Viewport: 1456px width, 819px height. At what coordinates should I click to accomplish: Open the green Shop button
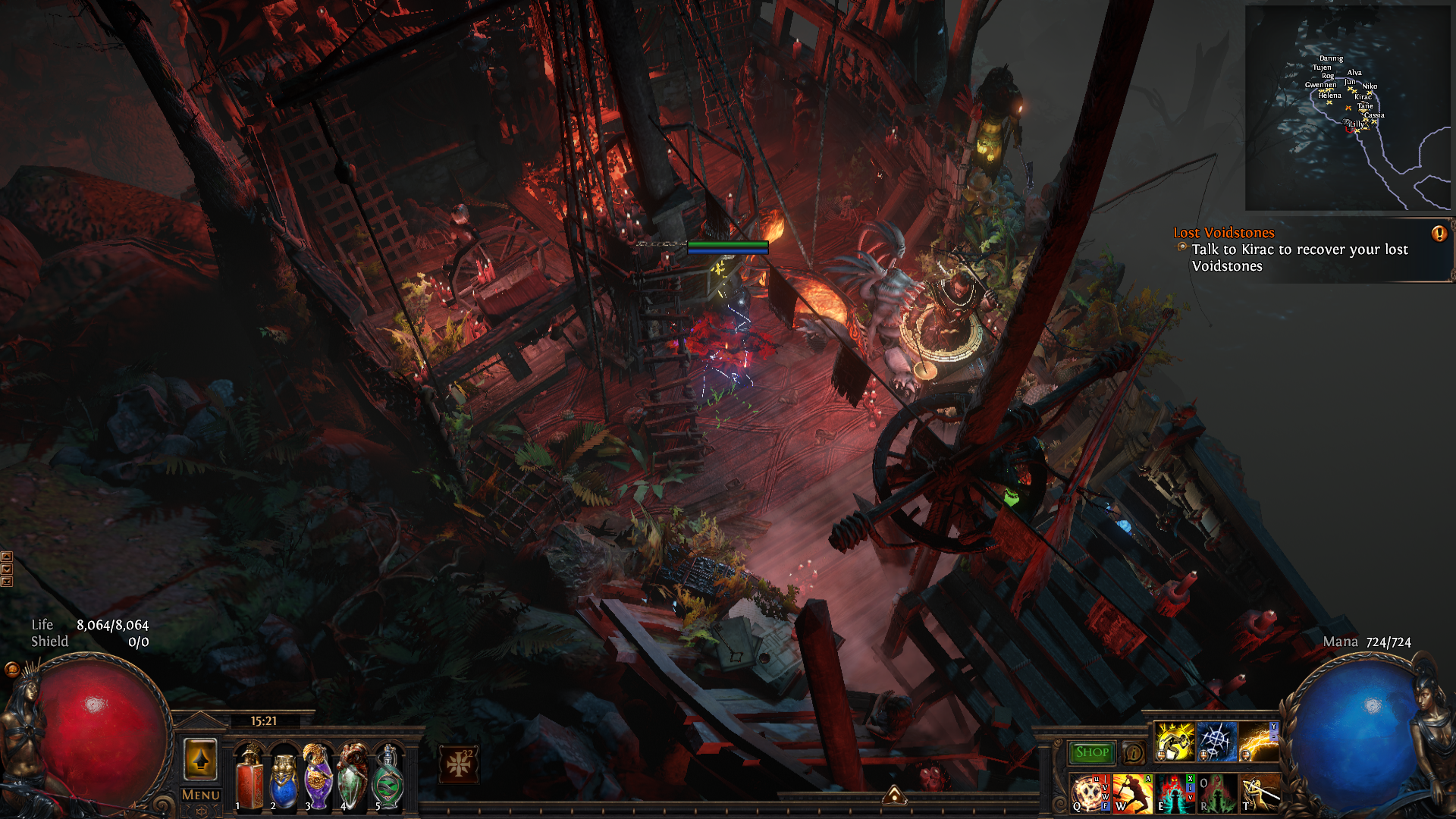point(1091,752)
